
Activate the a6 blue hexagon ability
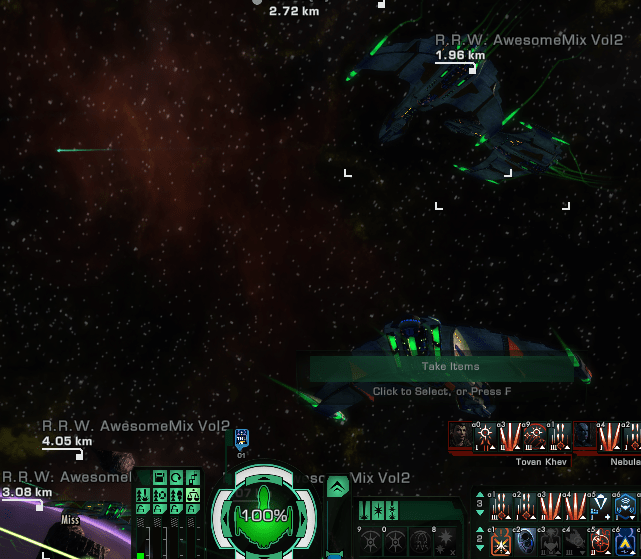coord(624,506)
